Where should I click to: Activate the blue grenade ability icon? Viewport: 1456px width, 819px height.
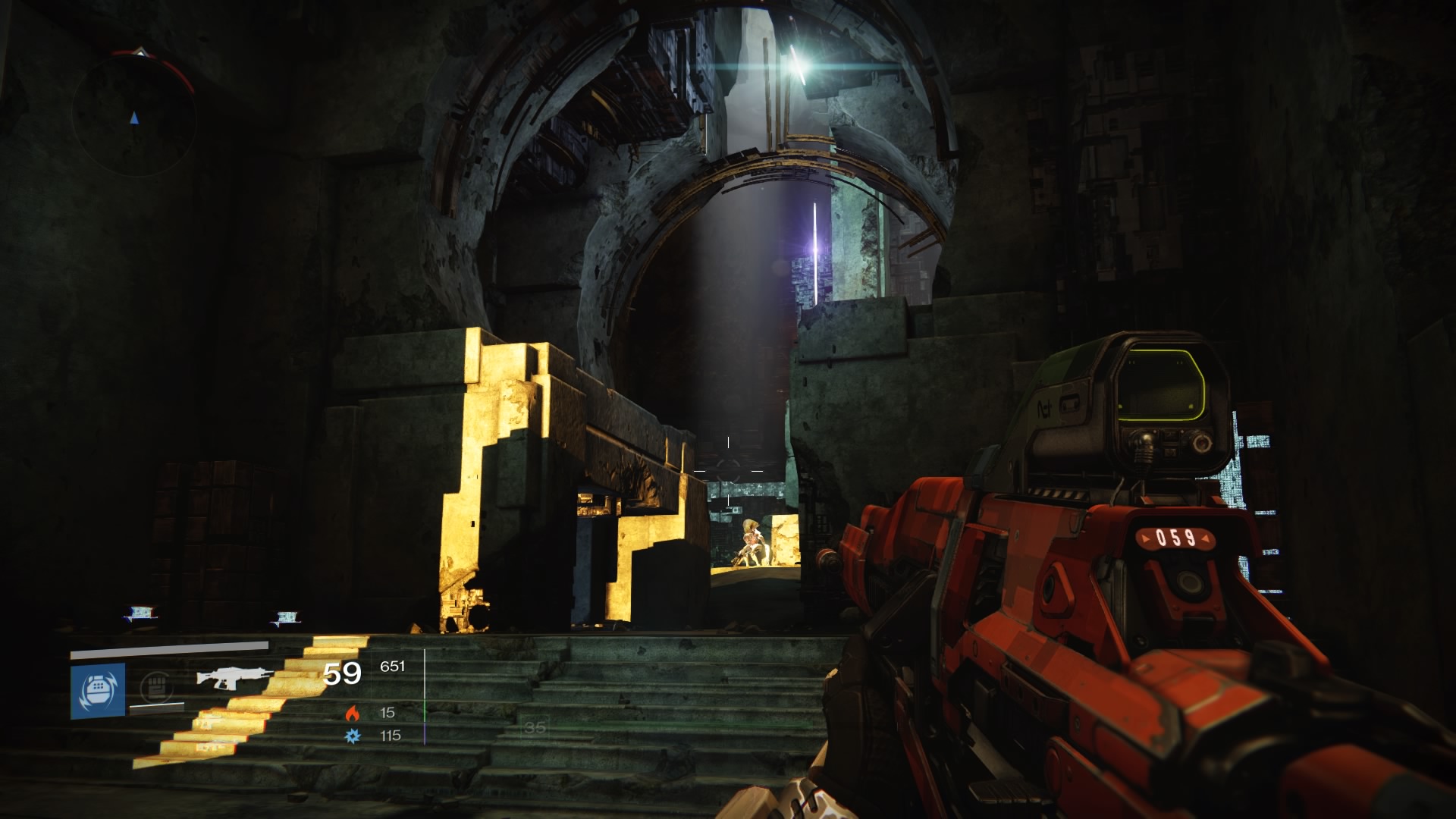[98, 690]
